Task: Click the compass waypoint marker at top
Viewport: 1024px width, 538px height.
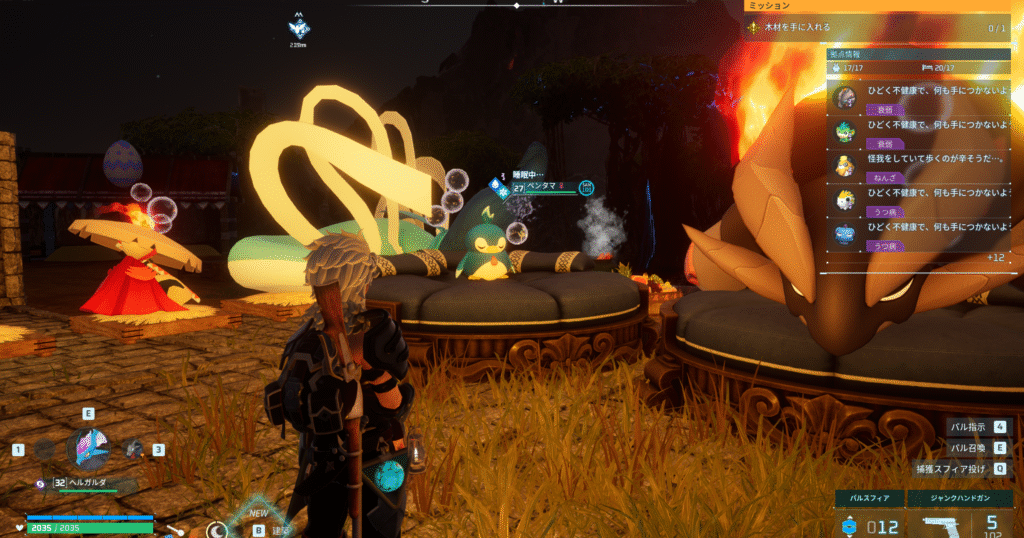Action: 298,29
